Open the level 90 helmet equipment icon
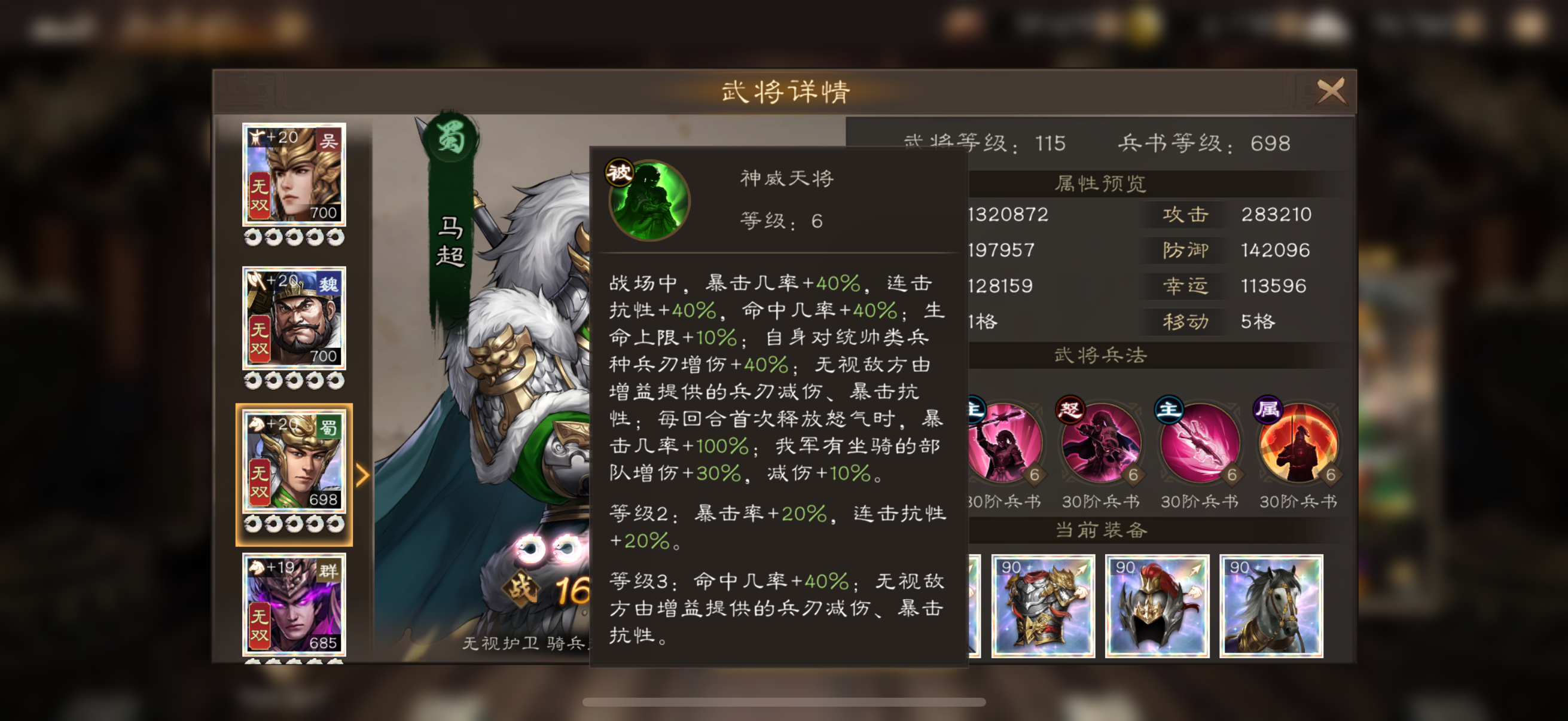The image size is (1568, 721). 1157,606
